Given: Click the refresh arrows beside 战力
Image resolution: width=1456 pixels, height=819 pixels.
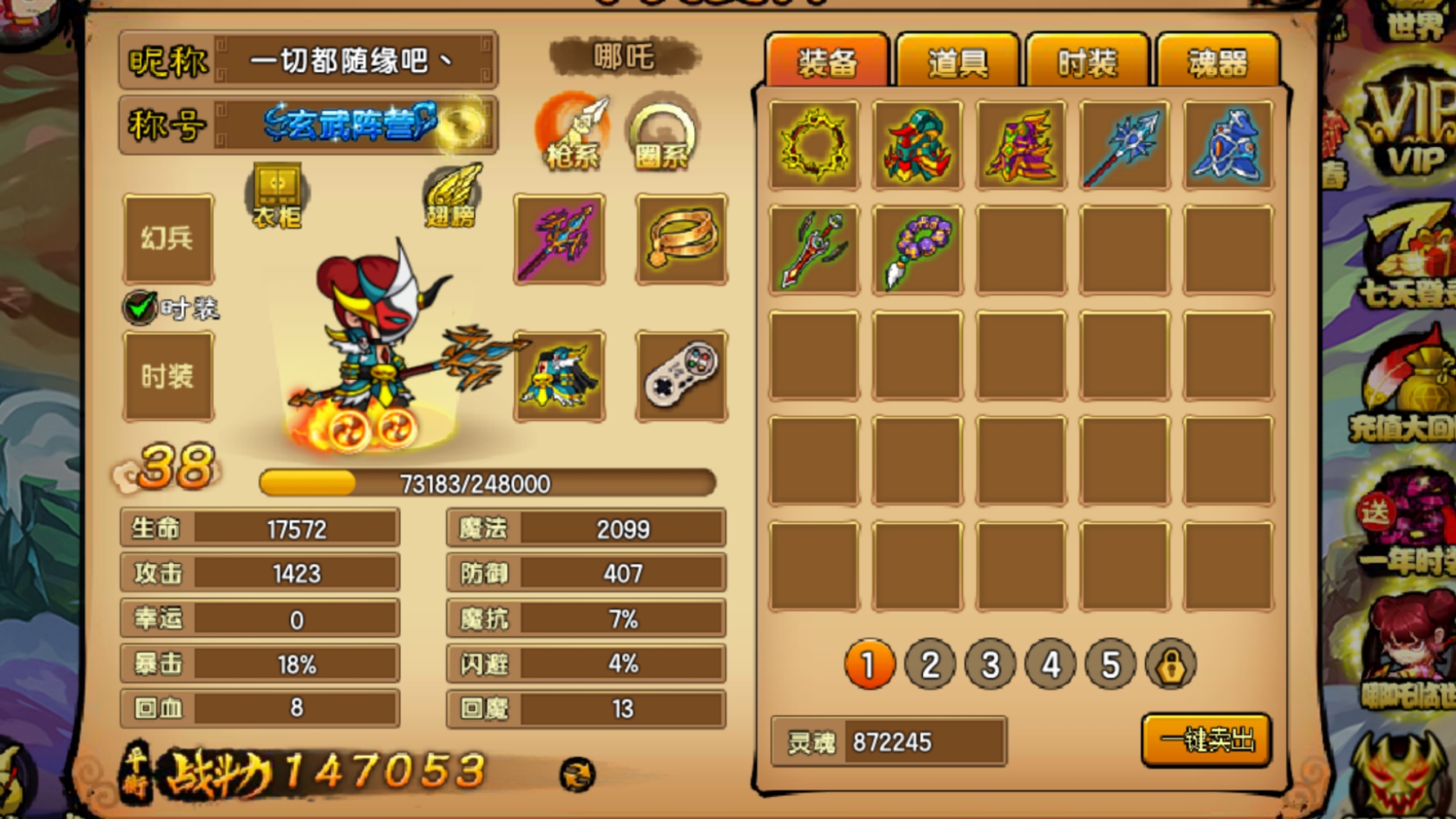Looking at the screenshot, I should (577, 773).
